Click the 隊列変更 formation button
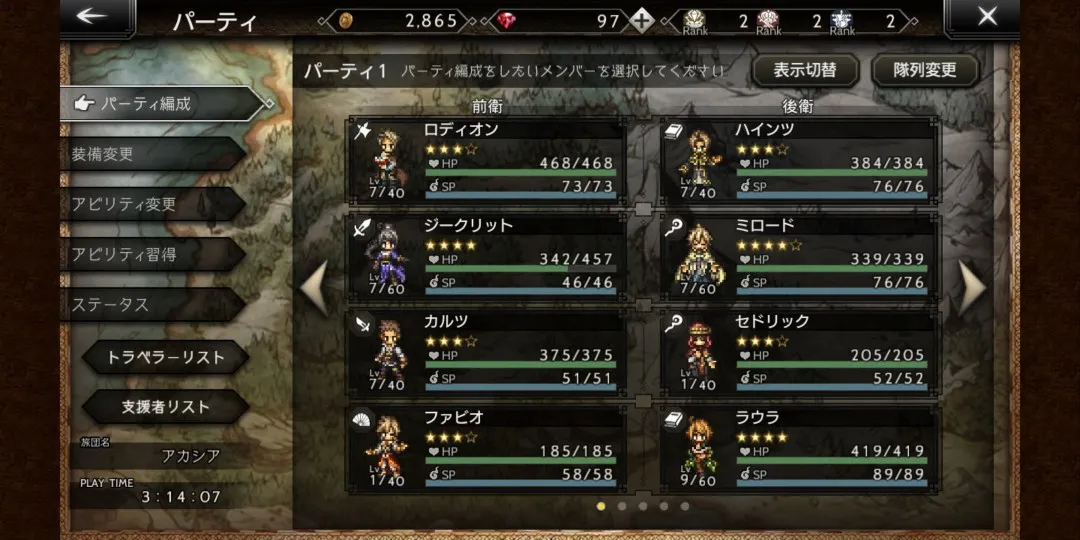 point(923,71)
